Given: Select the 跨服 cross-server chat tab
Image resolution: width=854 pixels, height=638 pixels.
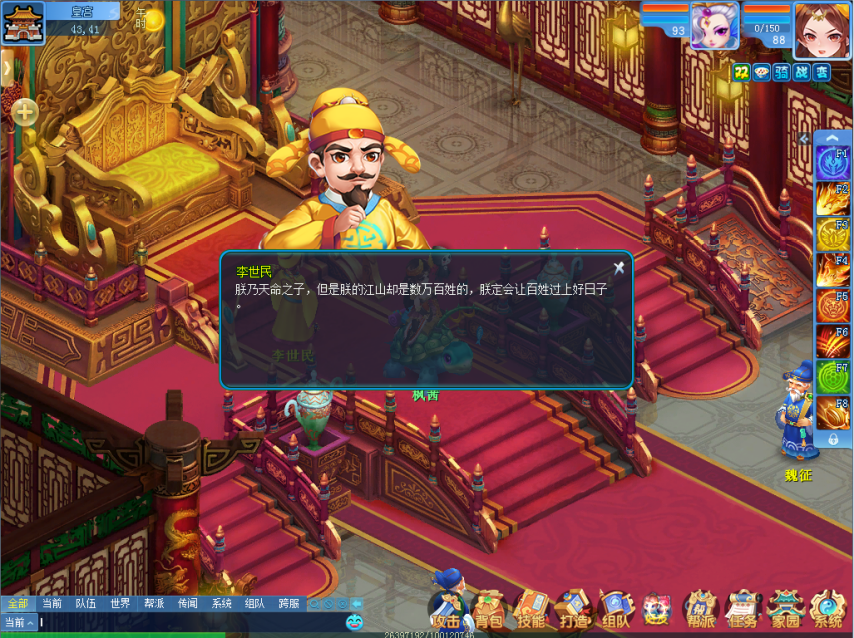Looking at the screenshot, I should point(289,603).
